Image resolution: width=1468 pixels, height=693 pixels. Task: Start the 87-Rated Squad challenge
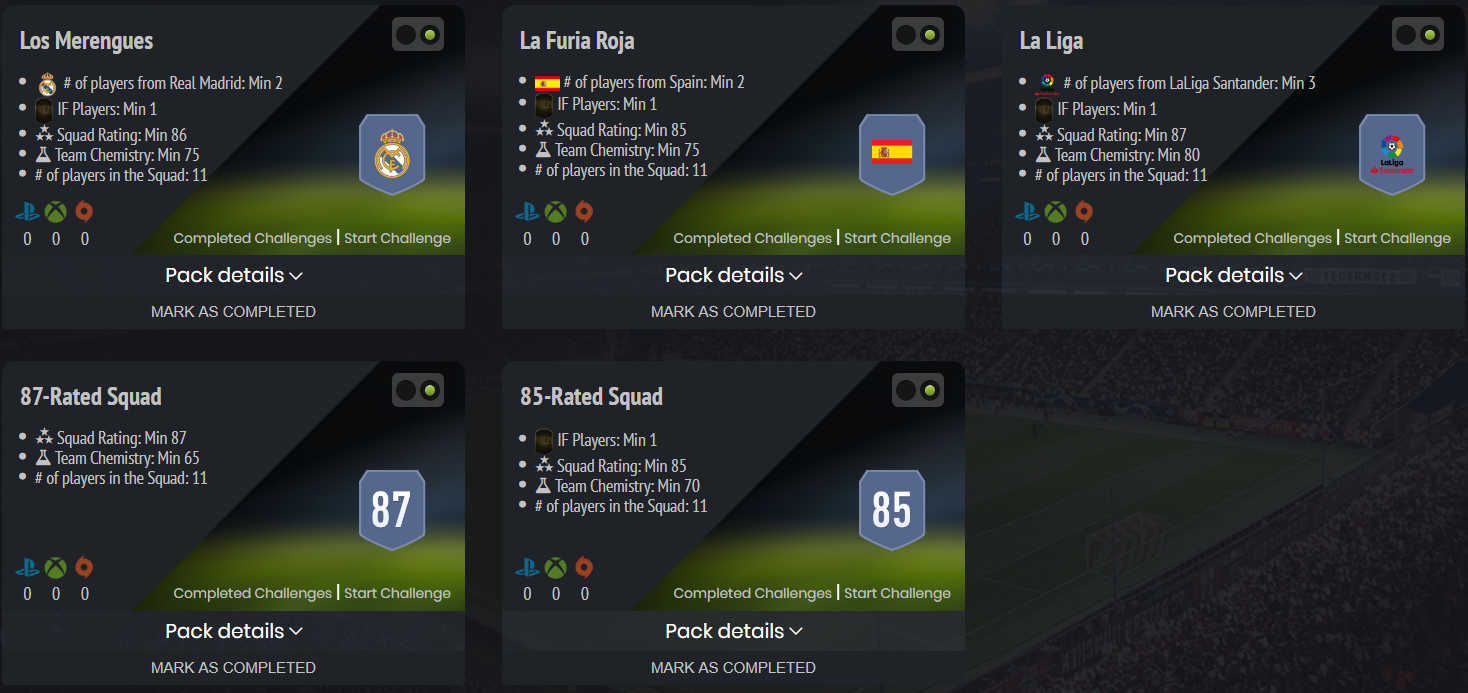[397, 593]
